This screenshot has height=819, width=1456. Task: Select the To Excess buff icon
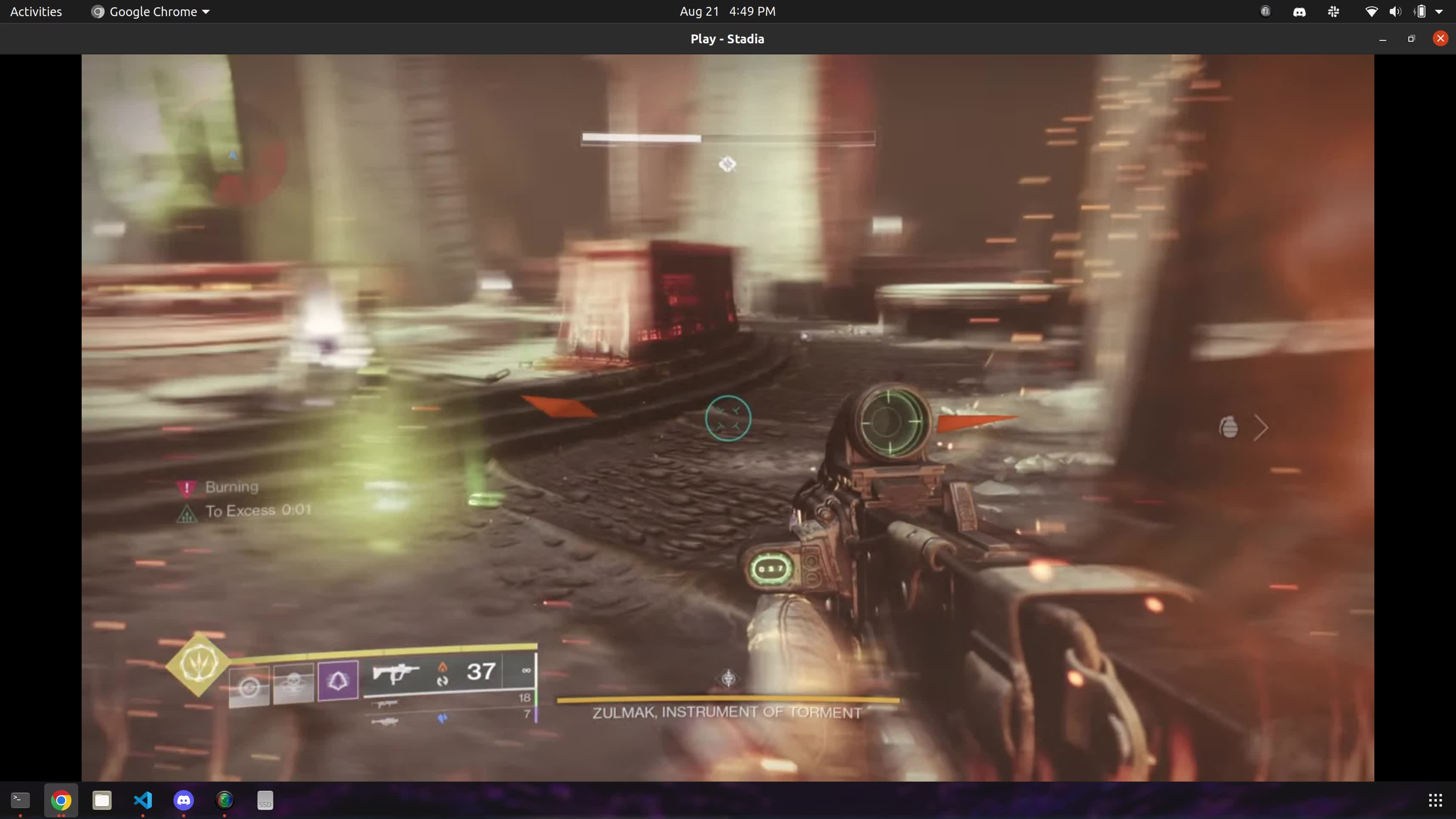[187, 513]
